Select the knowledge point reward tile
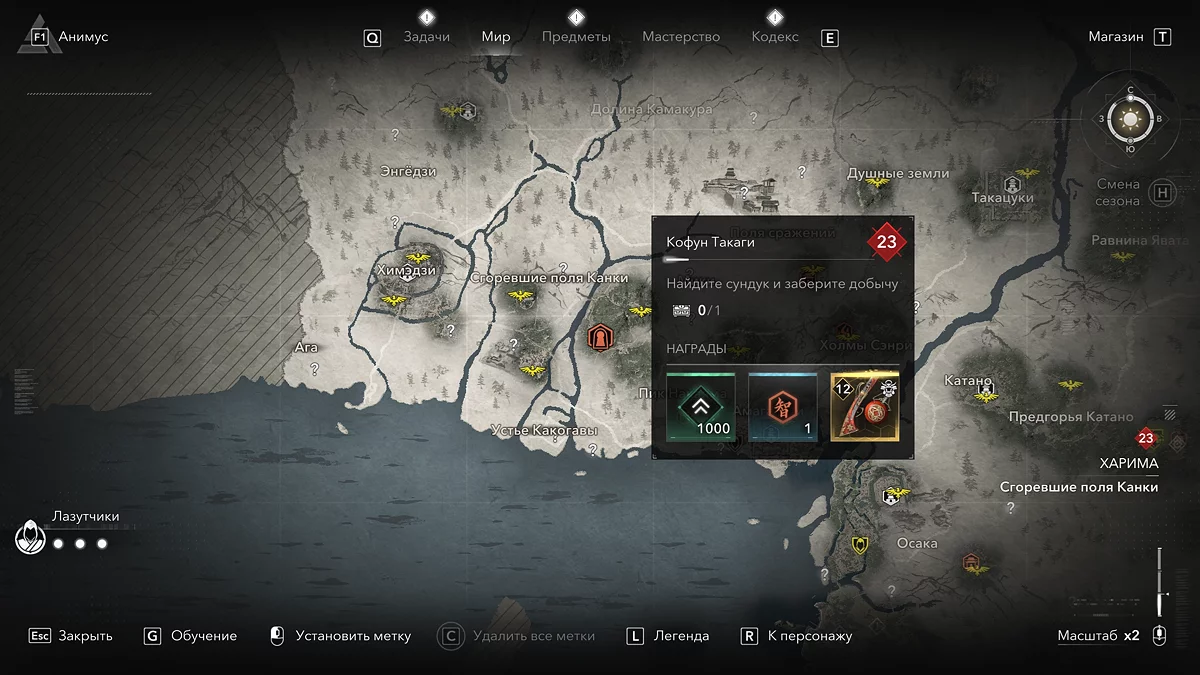The width and height of the screenshot is (1200, 675). (x=783, y=407)
